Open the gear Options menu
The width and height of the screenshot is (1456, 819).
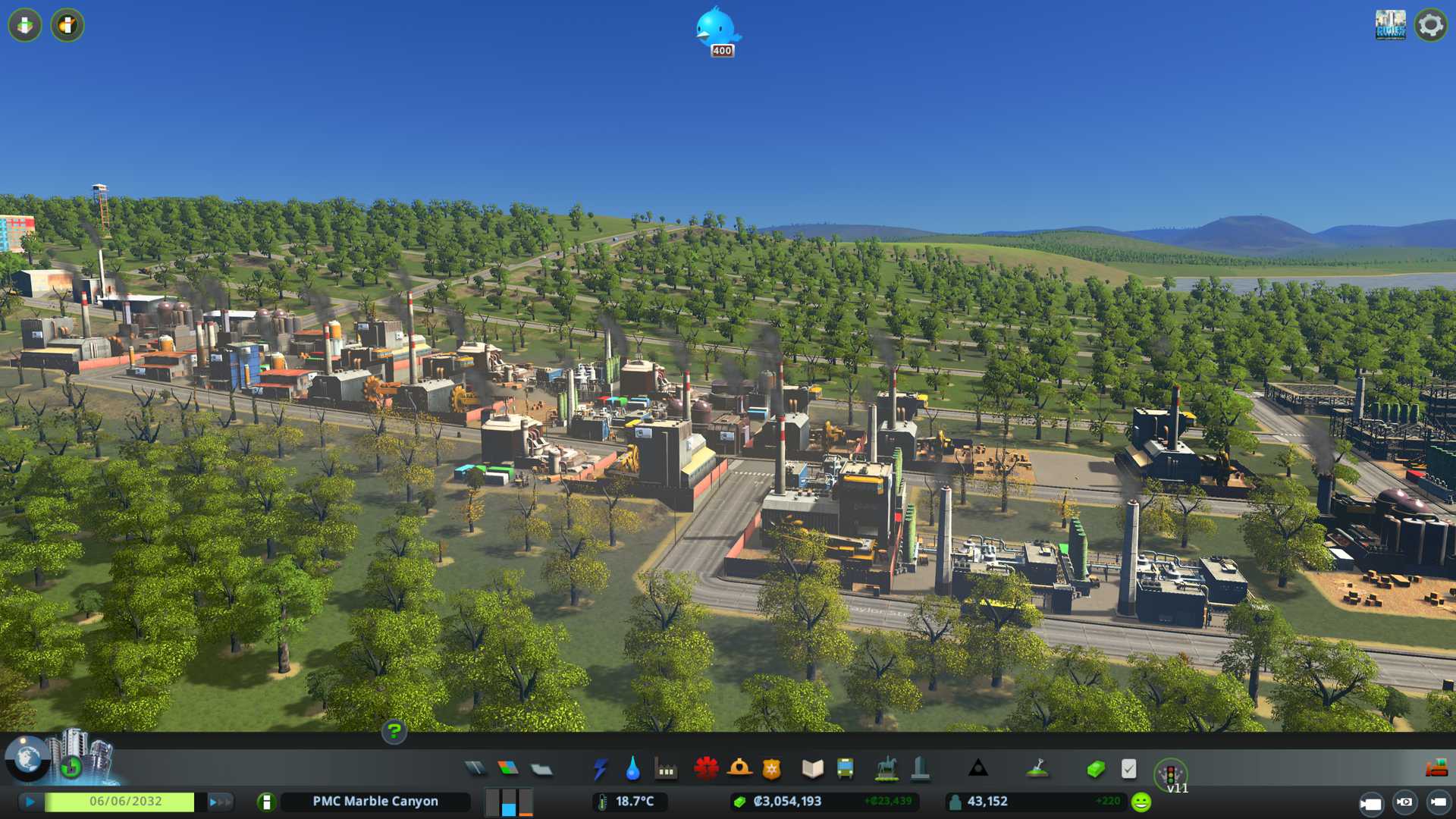pos(1431,25)
